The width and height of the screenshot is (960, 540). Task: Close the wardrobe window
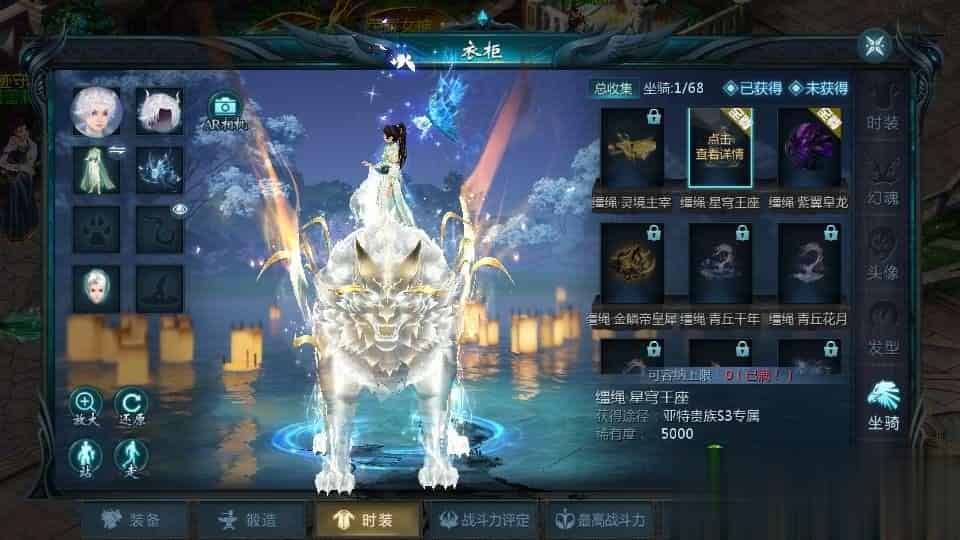875,45
